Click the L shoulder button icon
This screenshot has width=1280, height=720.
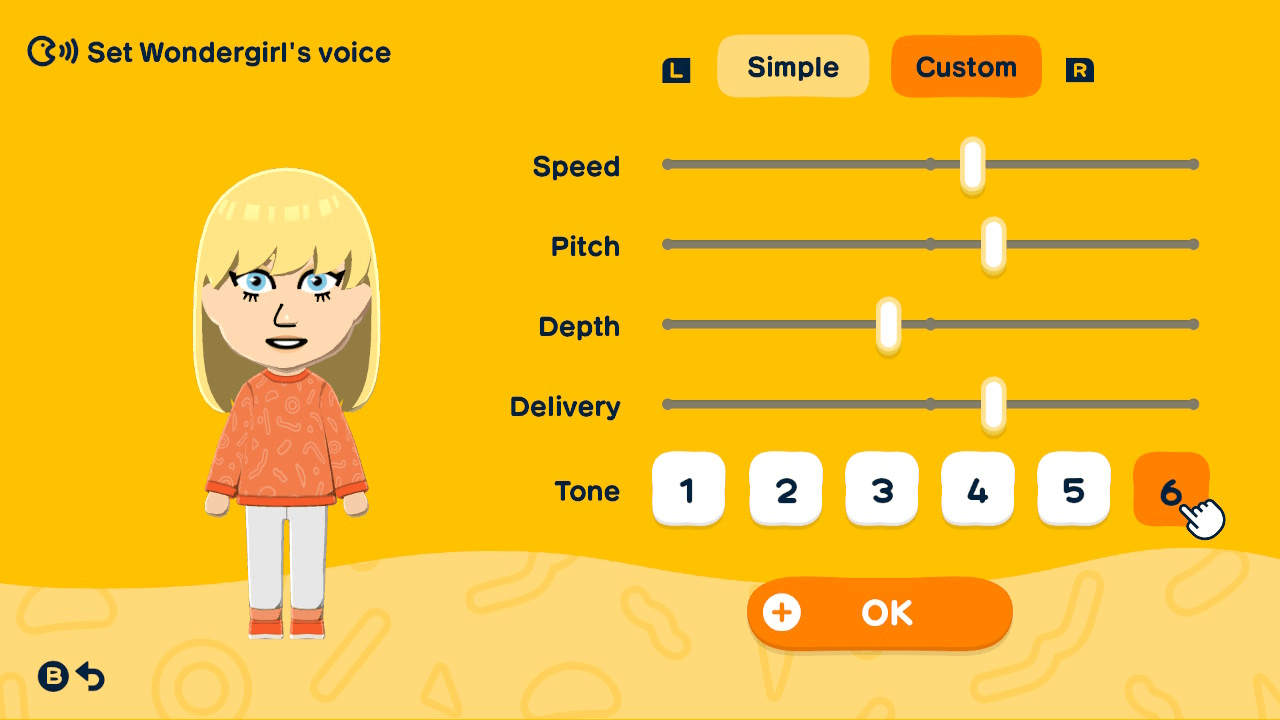tap(675, 70)
